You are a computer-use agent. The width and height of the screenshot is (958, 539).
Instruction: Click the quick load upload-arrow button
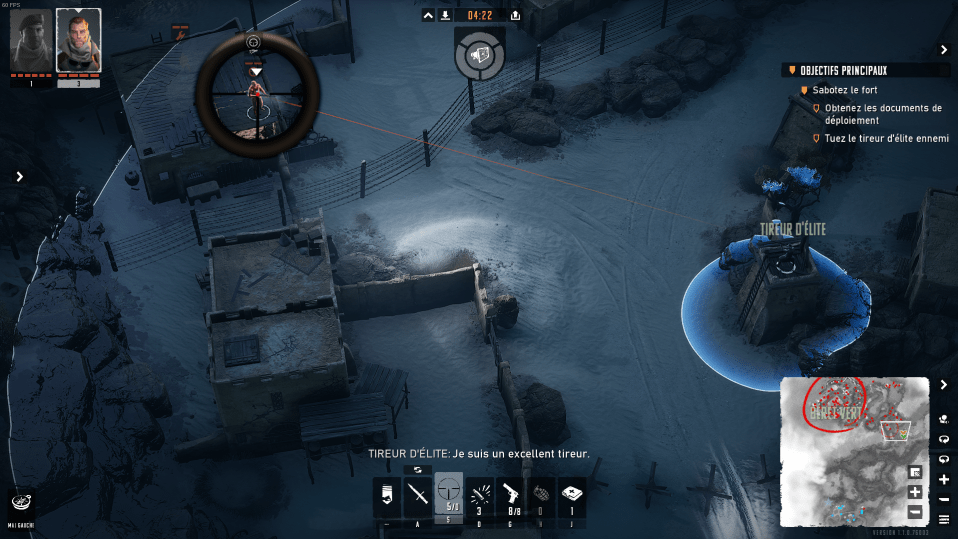click(x=515, y=15)
